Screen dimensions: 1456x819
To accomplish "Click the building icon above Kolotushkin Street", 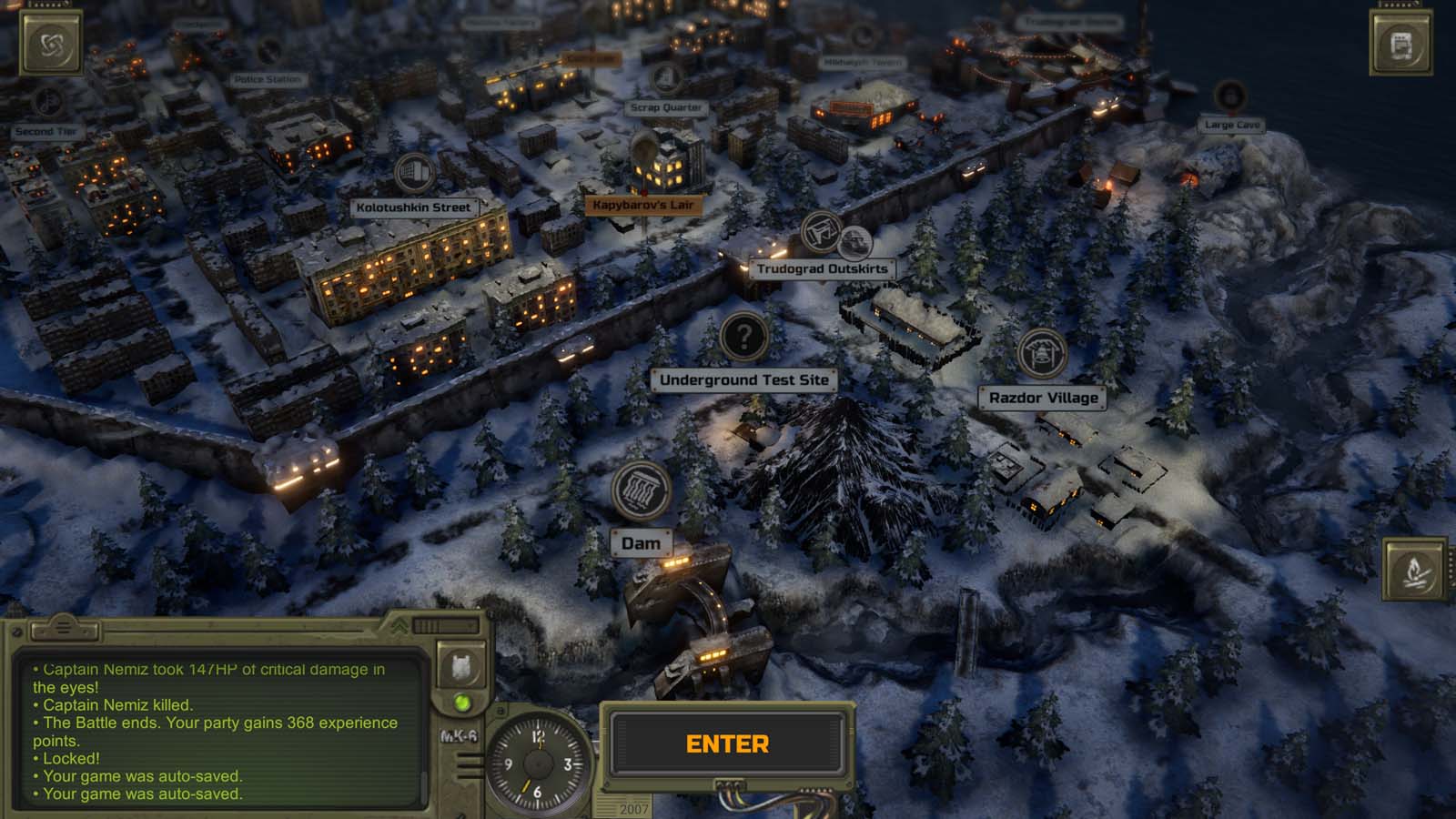I will pyautogui.click(x=415, y=173).
